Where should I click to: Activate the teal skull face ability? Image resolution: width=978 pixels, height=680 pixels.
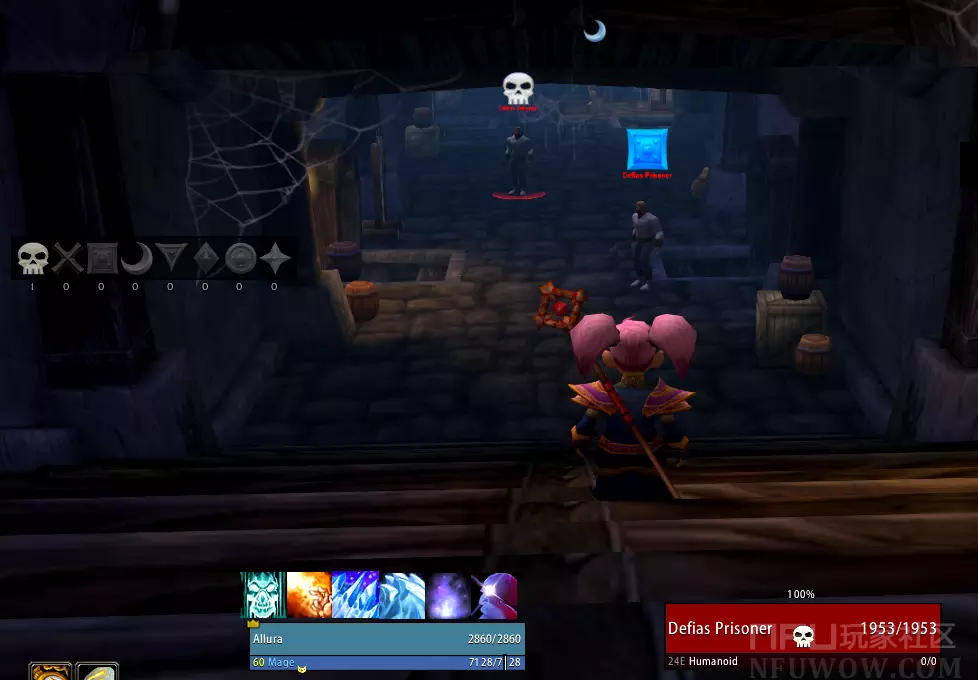tap(263, 596)
